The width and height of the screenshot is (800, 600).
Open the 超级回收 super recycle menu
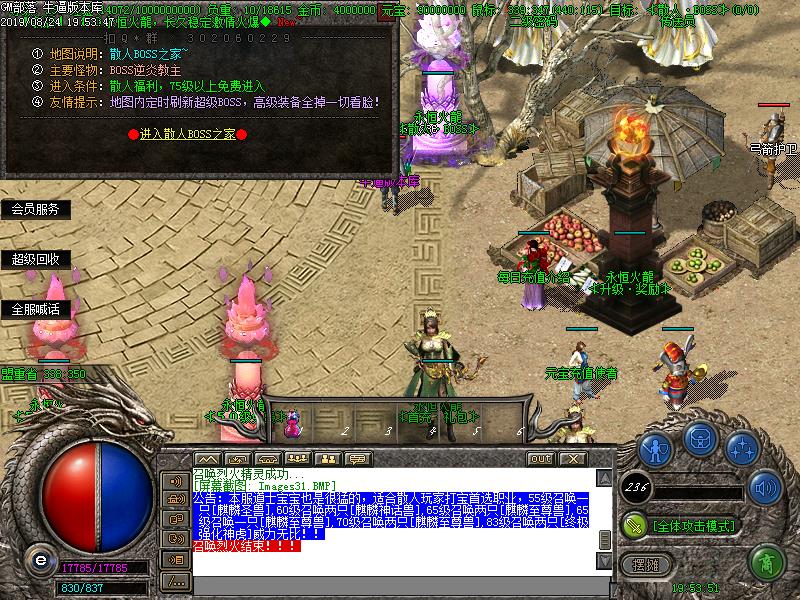pyautogui.click(x=36, y=259)
